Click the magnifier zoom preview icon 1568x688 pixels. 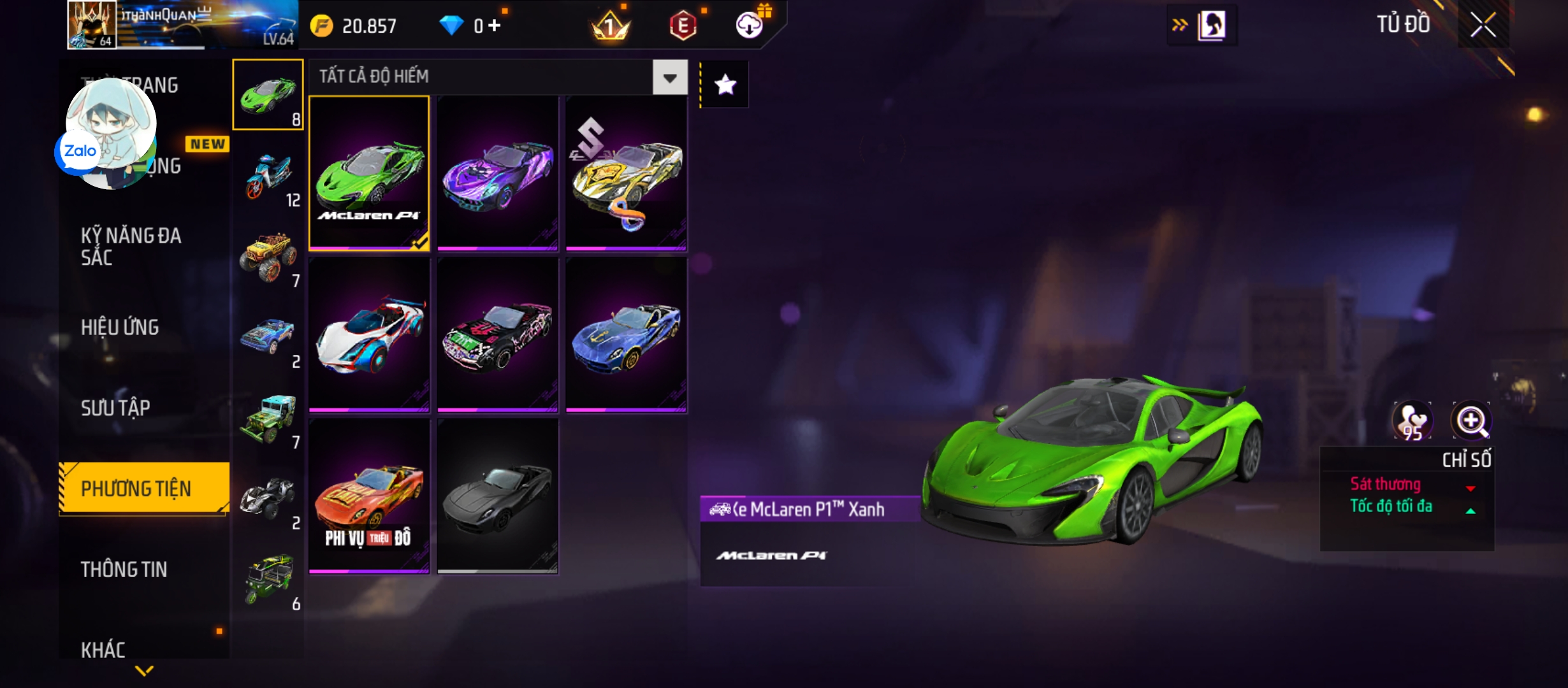[1470, 421]
